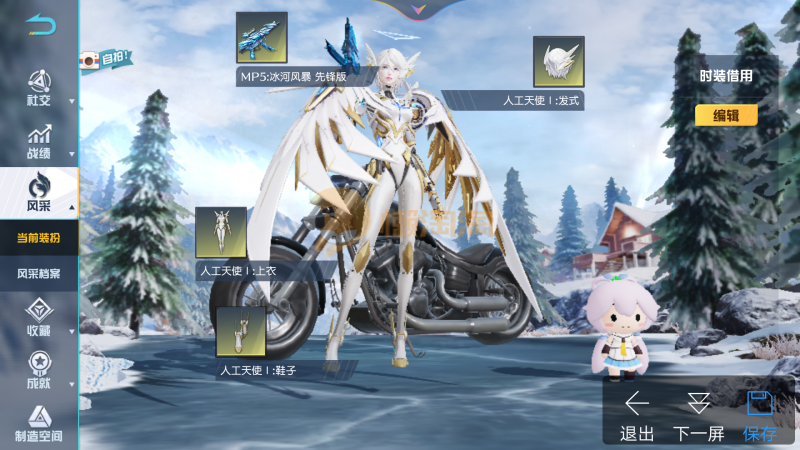Open the 制造空间 crafting menu
Viewport: 800px width, 450px height.
[39, 424]
